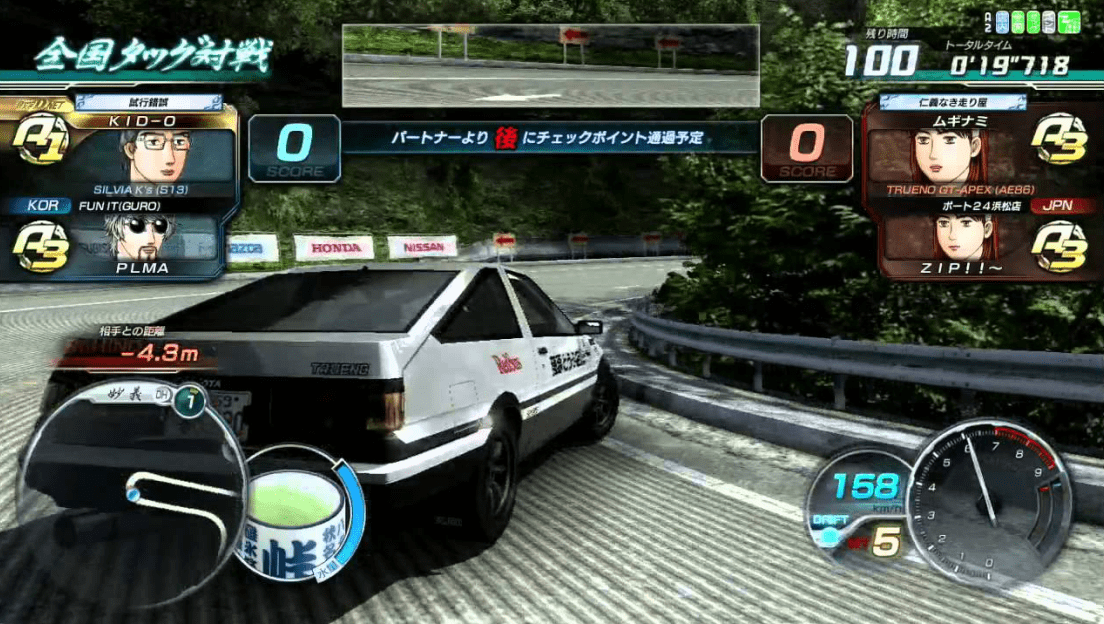Viewport: 1104px width, 624px height.
Task: Click the A3 rank badge beside ムギナミ
Action: pyautogui.click(x=1058, y=140)
